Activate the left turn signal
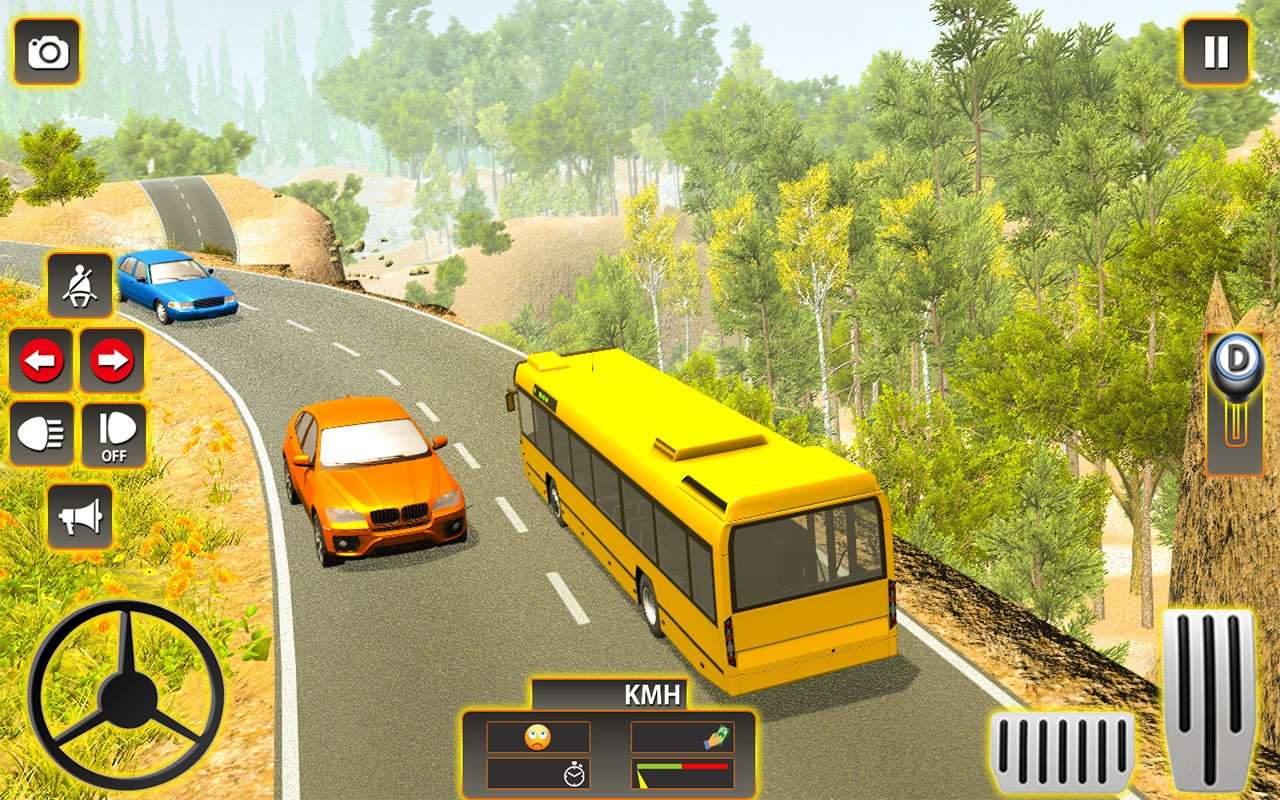Screen dimensions: 1280x800 click(39, 361)
